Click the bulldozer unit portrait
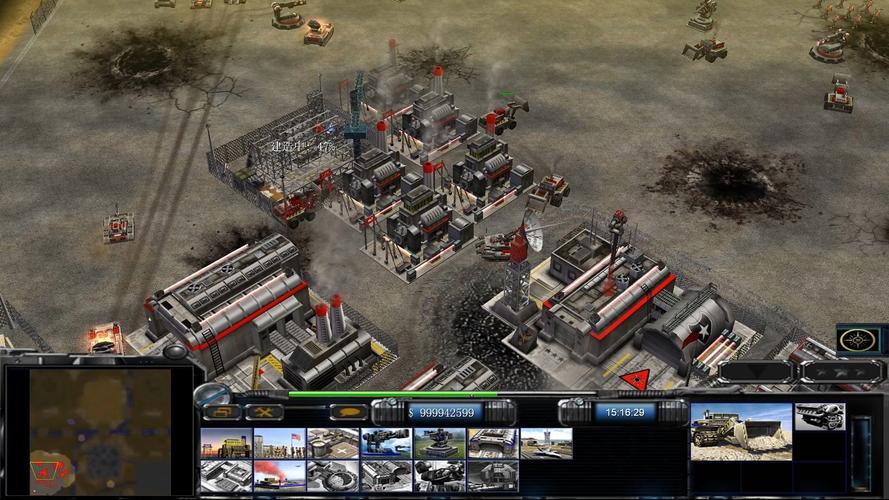This screenshot has height=500, width=889. coord(741,432)
